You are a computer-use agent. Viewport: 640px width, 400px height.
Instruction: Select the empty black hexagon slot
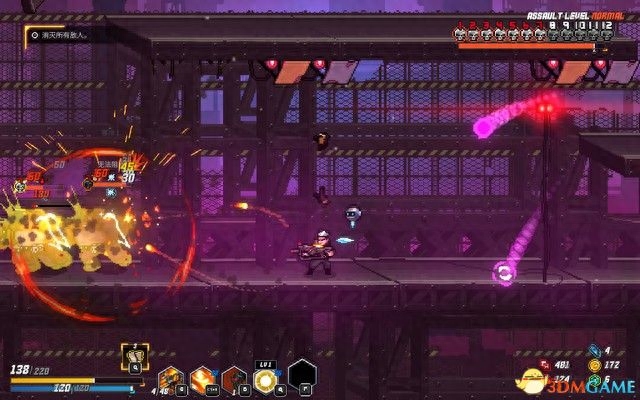[302, 375]
